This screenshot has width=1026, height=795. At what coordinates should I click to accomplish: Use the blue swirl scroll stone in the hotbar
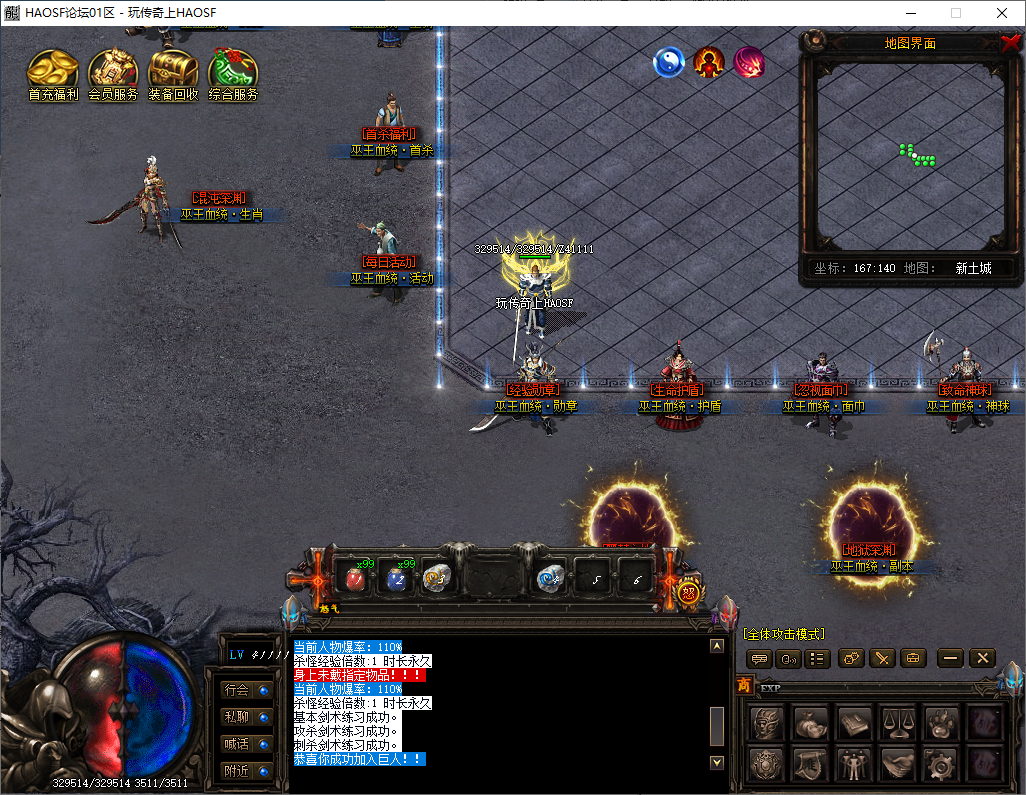pyautogui.click(x=549, y=577)
